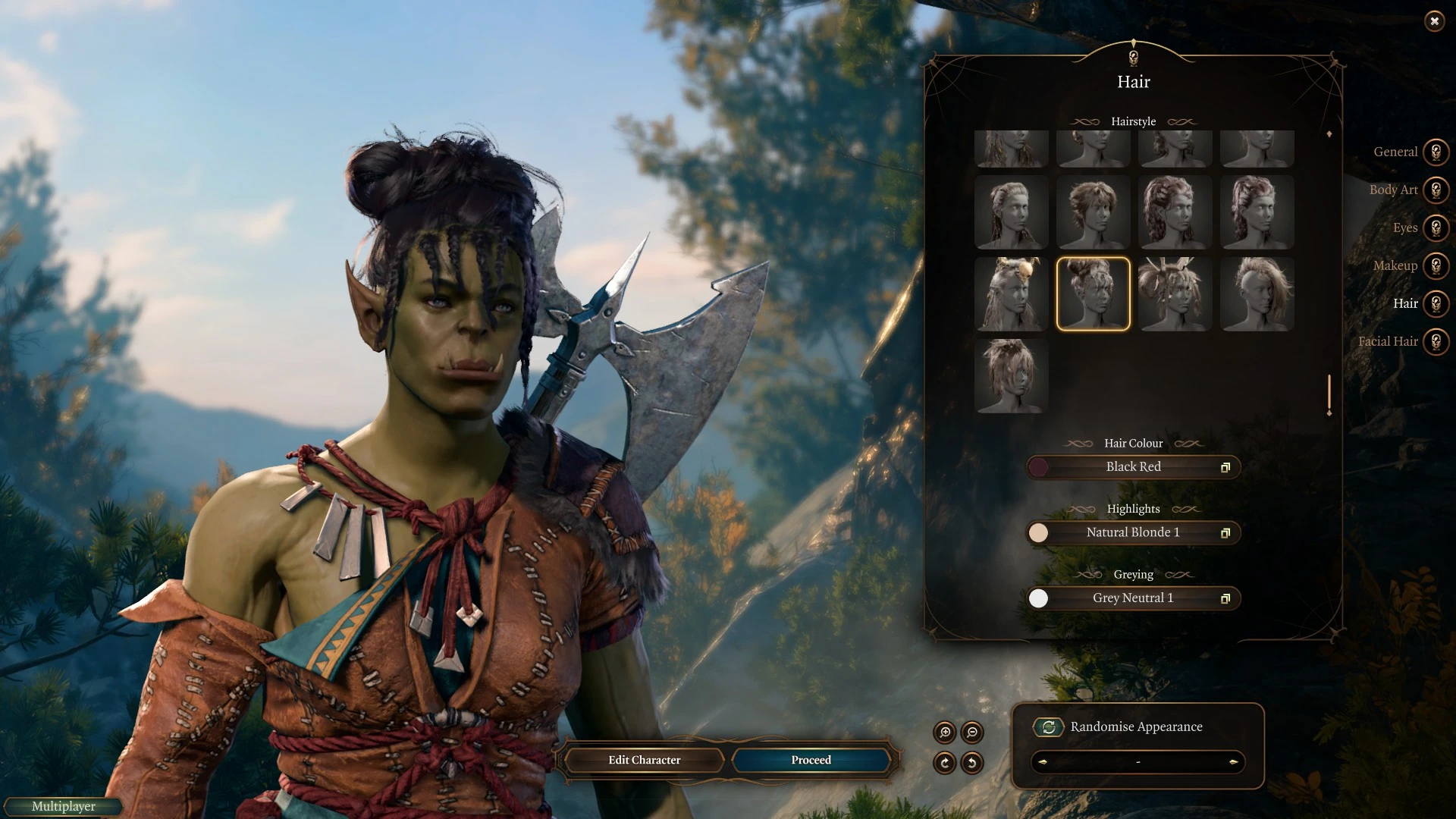The height and width of the screenshot is (819, 1456).
Task: Zoom in on the character
Action: tap(945, 733)
